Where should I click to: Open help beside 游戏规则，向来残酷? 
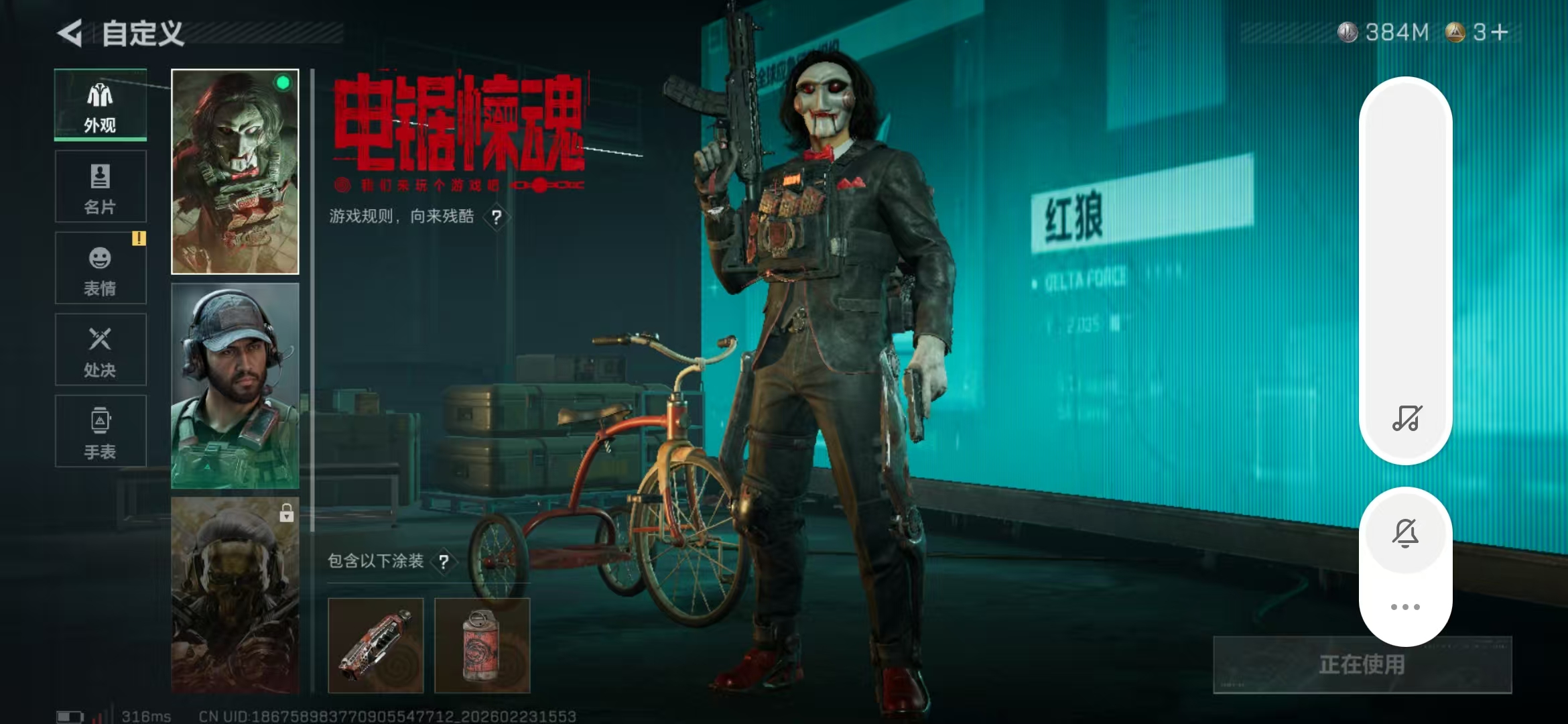pos(497,217)
